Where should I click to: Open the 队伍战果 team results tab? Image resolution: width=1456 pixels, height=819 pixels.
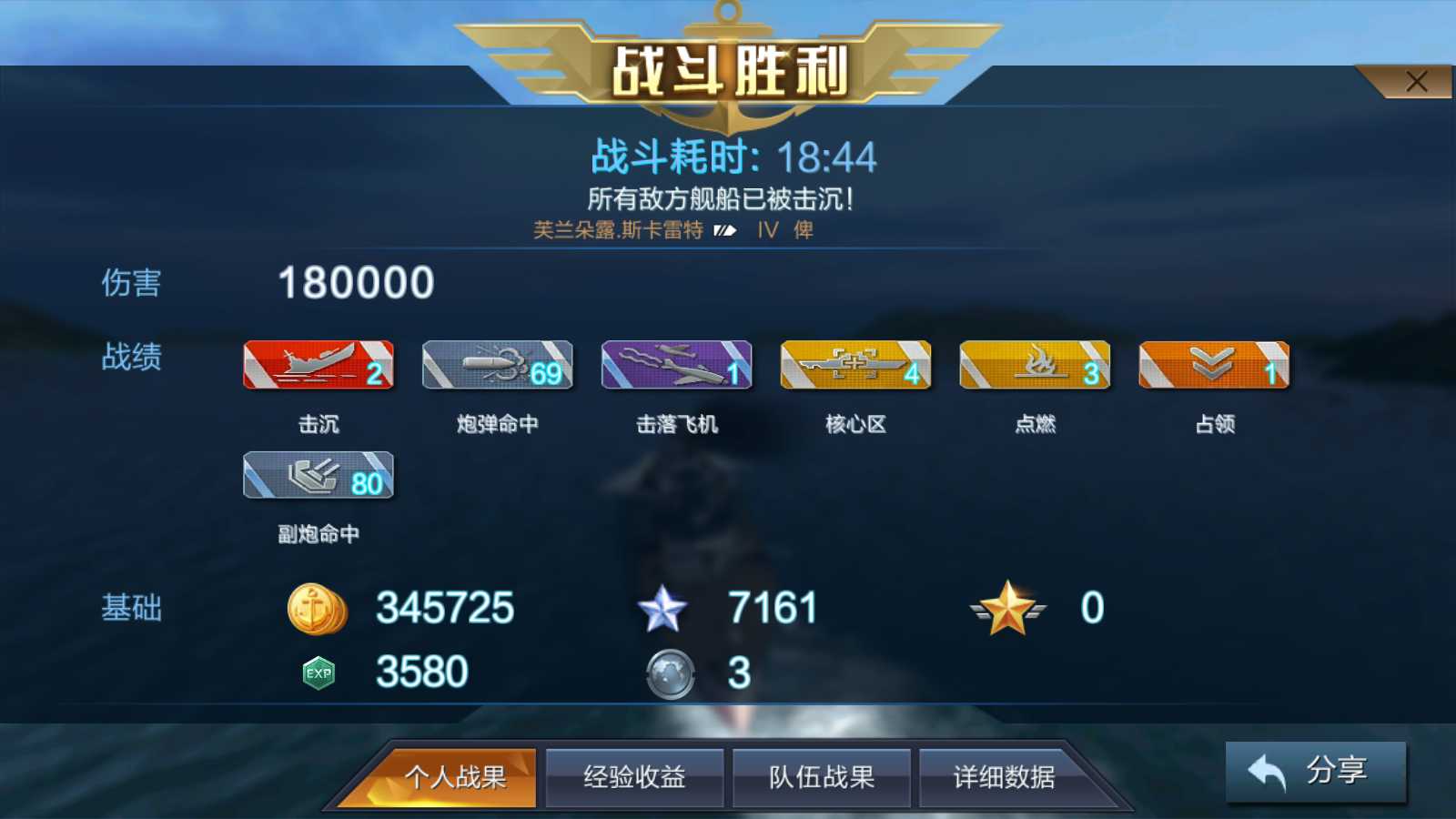pos(821,776)
